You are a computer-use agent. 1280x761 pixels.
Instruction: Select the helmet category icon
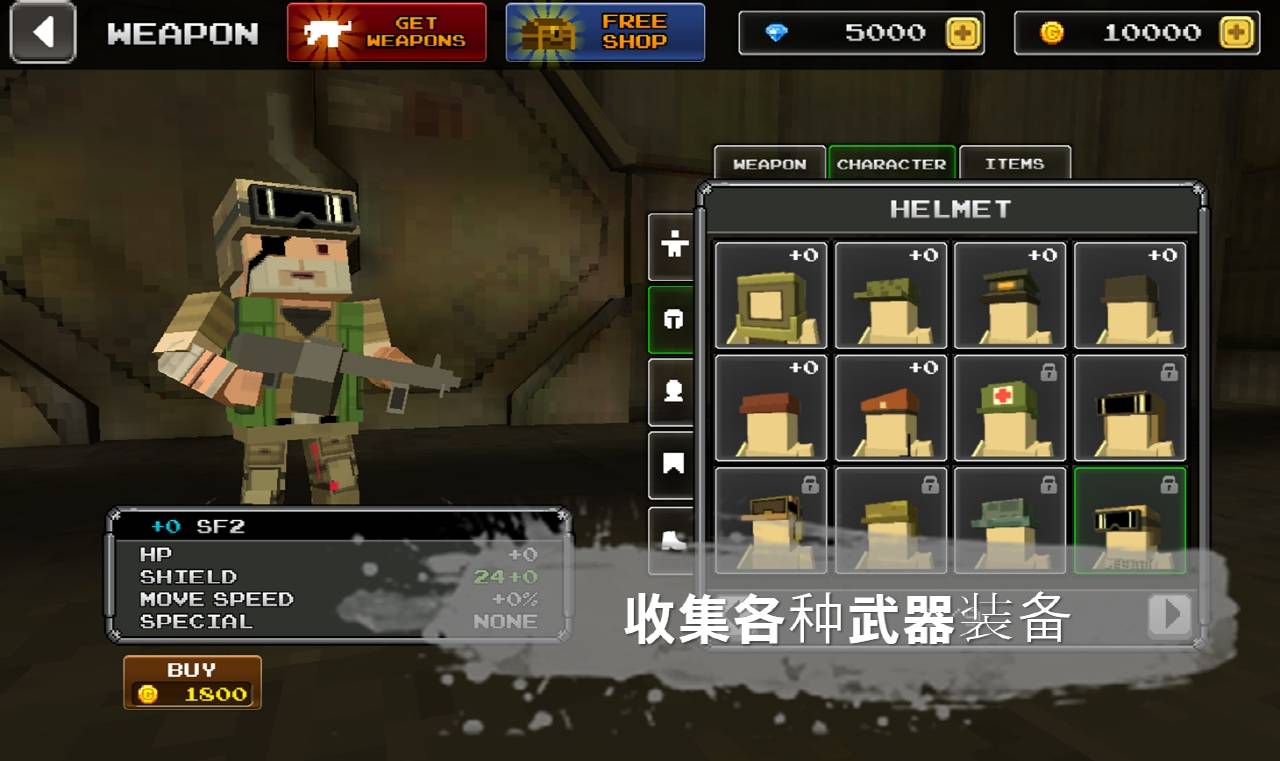coord(671,320)
